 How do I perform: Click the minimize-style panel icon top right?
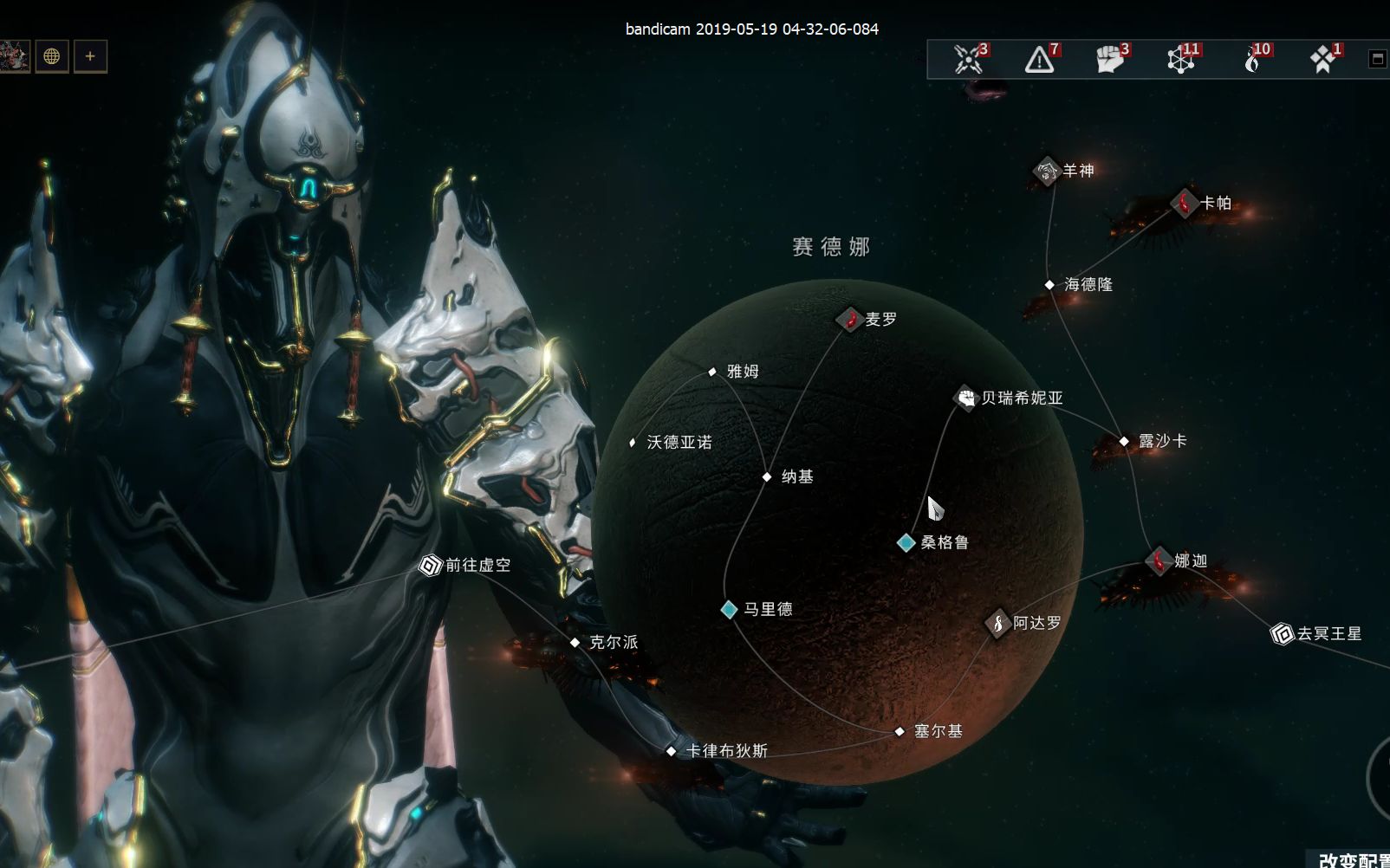[x=1376, y=56]
